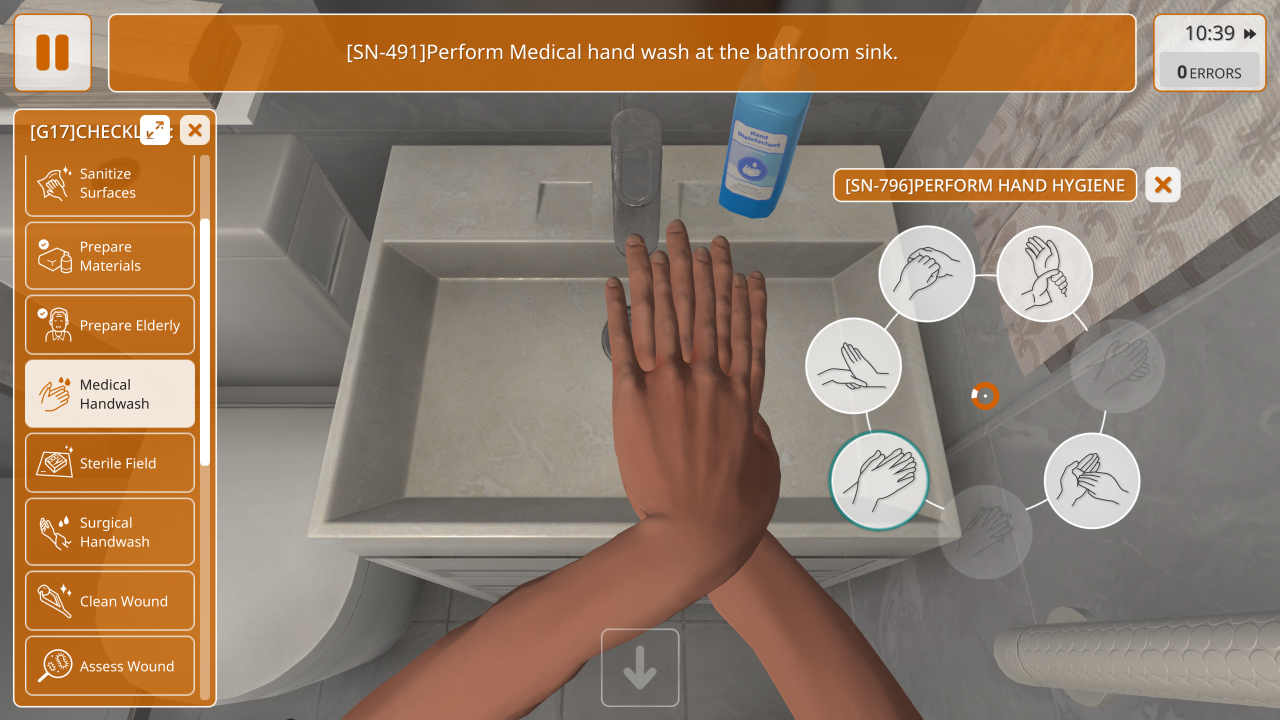Image resolution: width=1280 pixels, height=720 pixels.
Task: Select Sanitize Surfaces in checklist
Action: coord(110,184)
